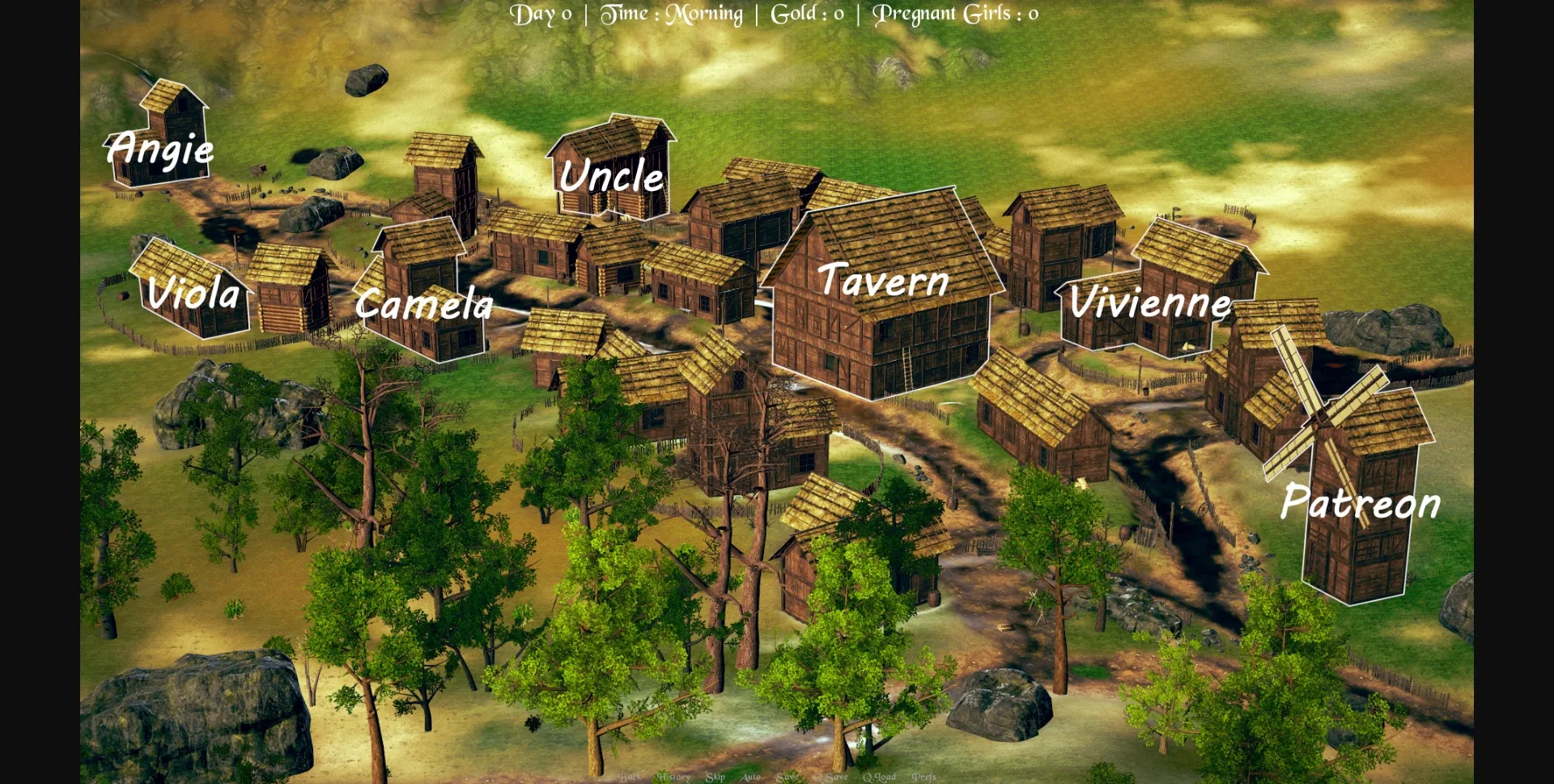This screenshot has width=1554, height=784.
Task: Open the Q.Load menu
Action: [880, 778]
